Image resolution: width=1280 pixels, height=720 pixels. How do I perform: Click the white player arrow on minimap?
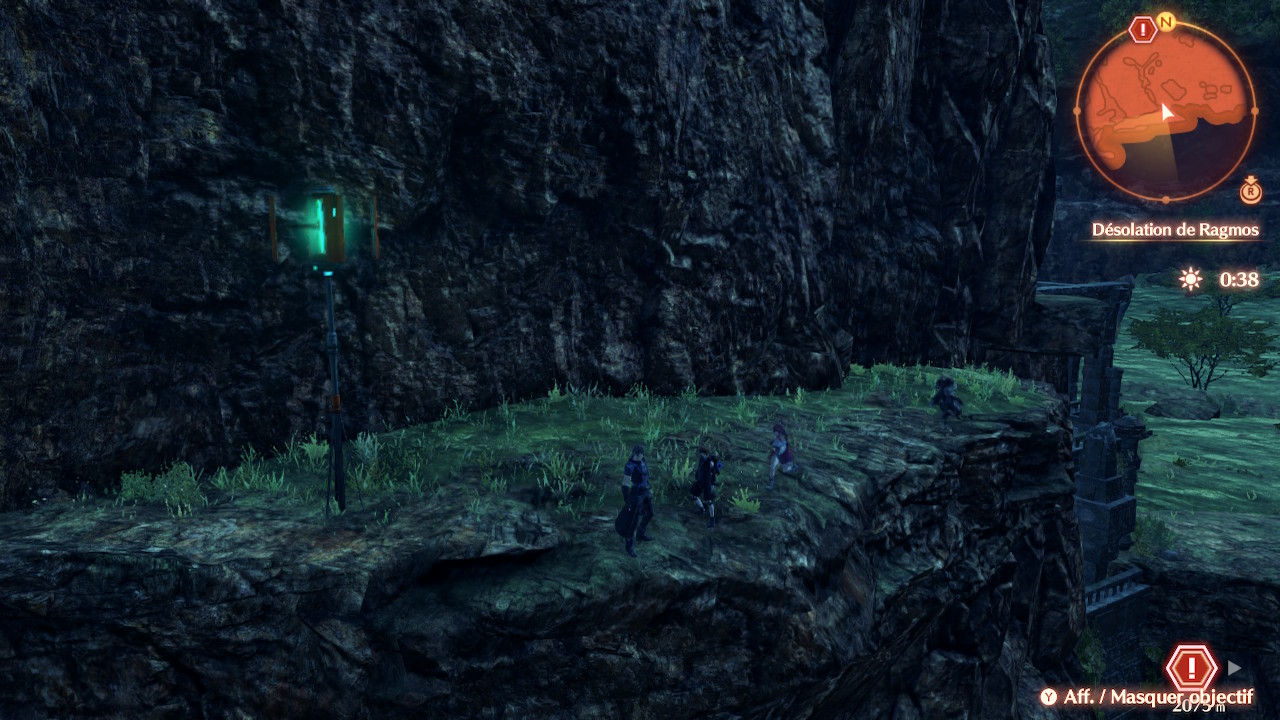click(1166, 112)
